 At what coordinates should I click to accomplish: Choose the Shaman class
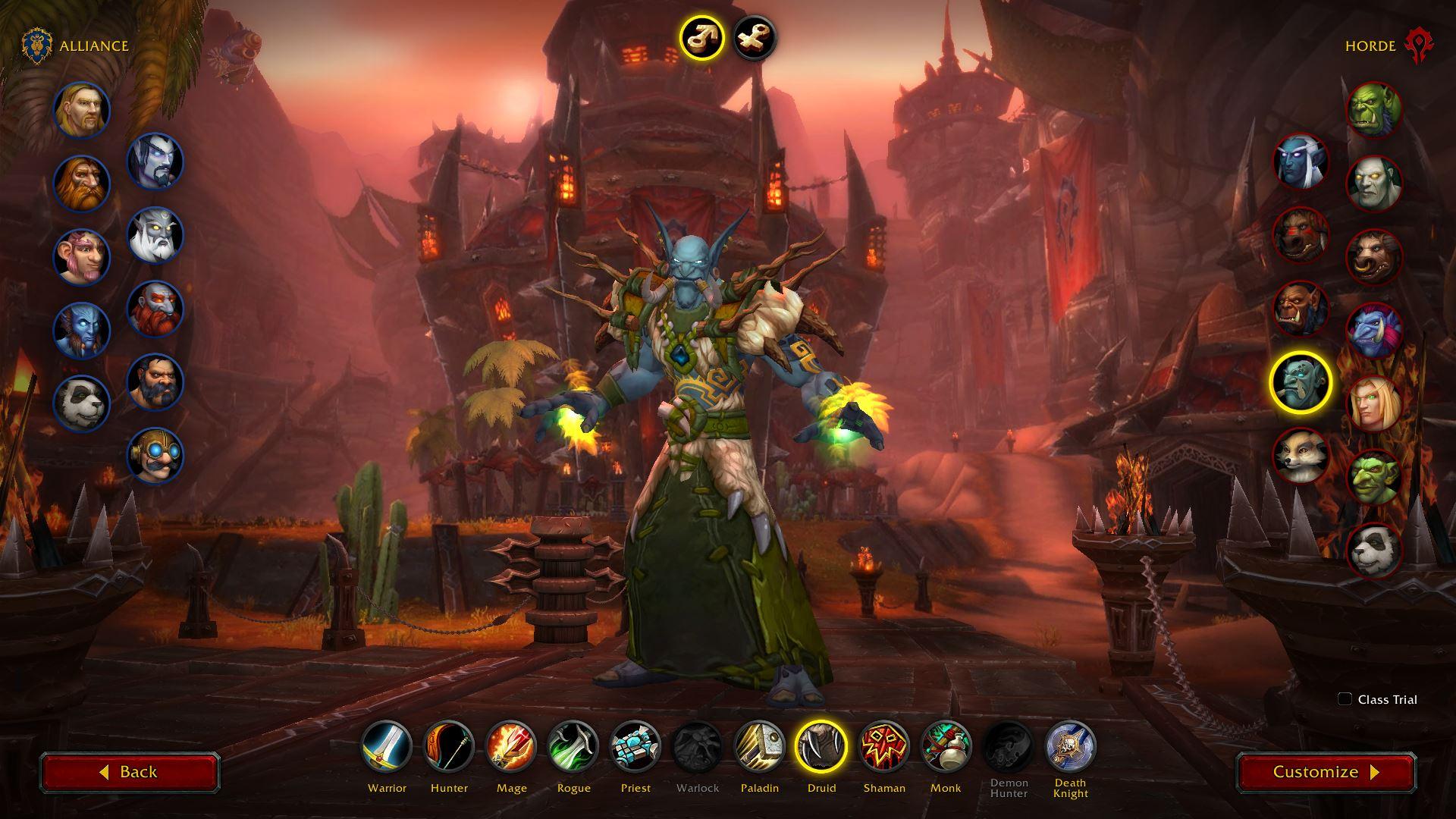tap(884, 746)
